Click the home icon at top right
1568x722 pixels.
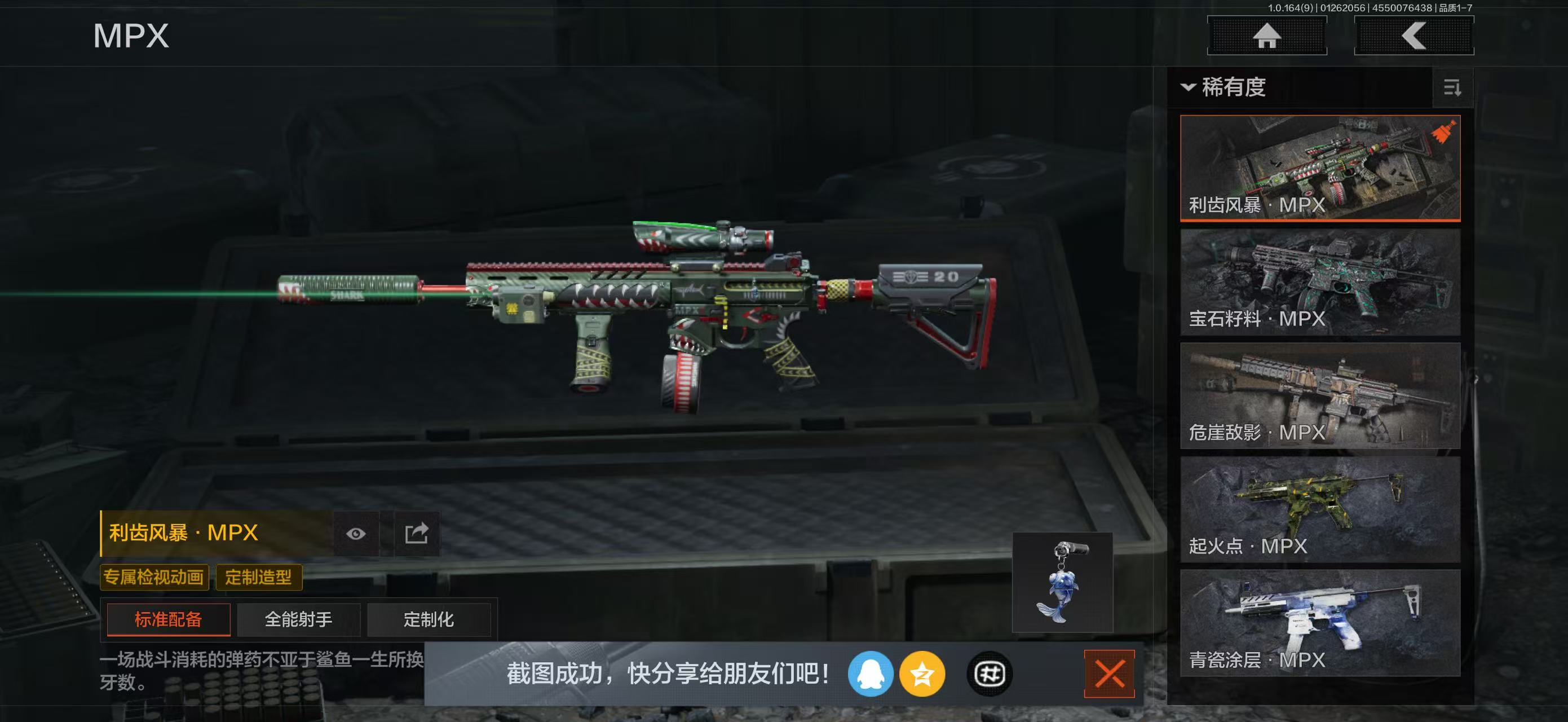[1267, 36]
